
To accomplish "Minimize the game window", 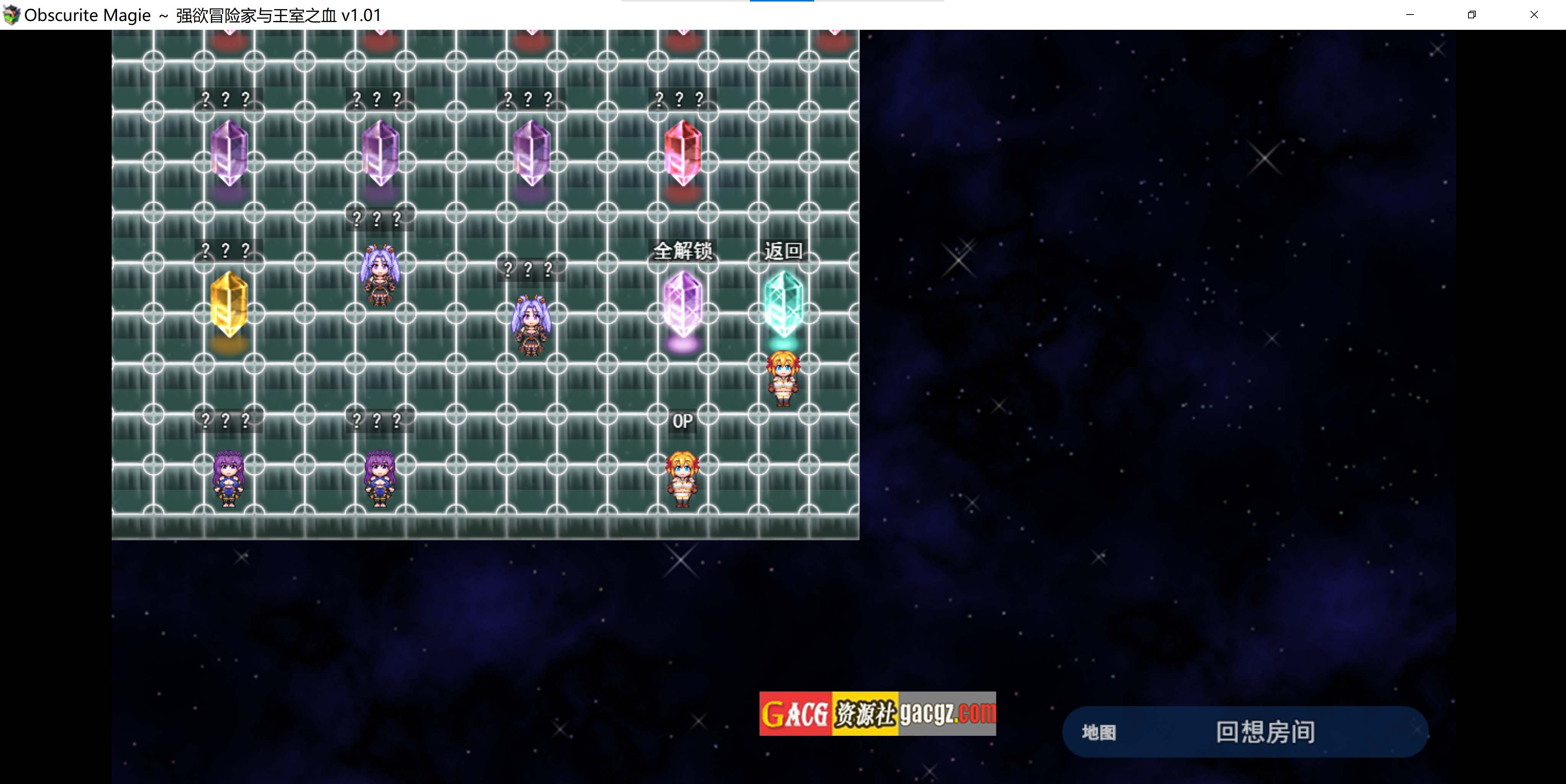I will (x=1410, y=15).
